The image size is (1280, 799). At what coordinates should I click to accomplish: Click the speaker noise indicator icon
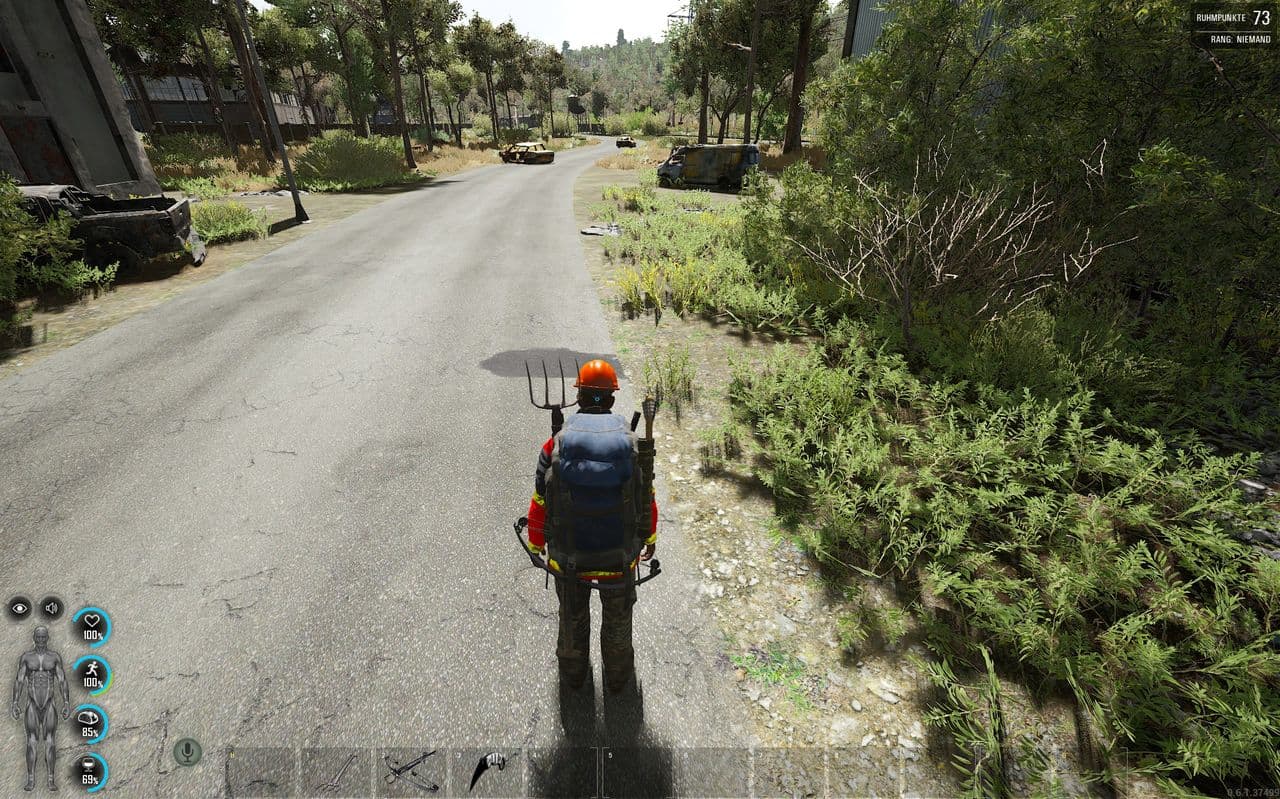tap(51, 607)
